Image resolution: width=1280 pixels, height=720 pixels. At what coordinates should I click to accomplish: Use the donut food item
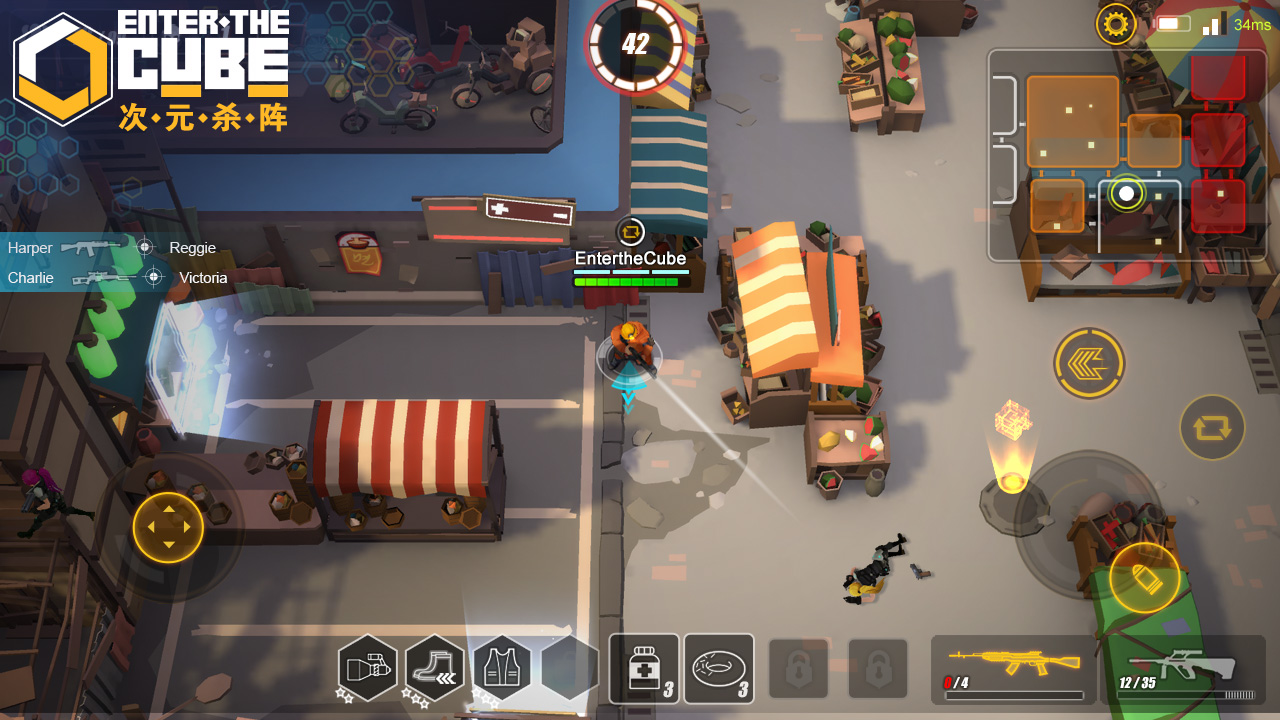[718, 668]
